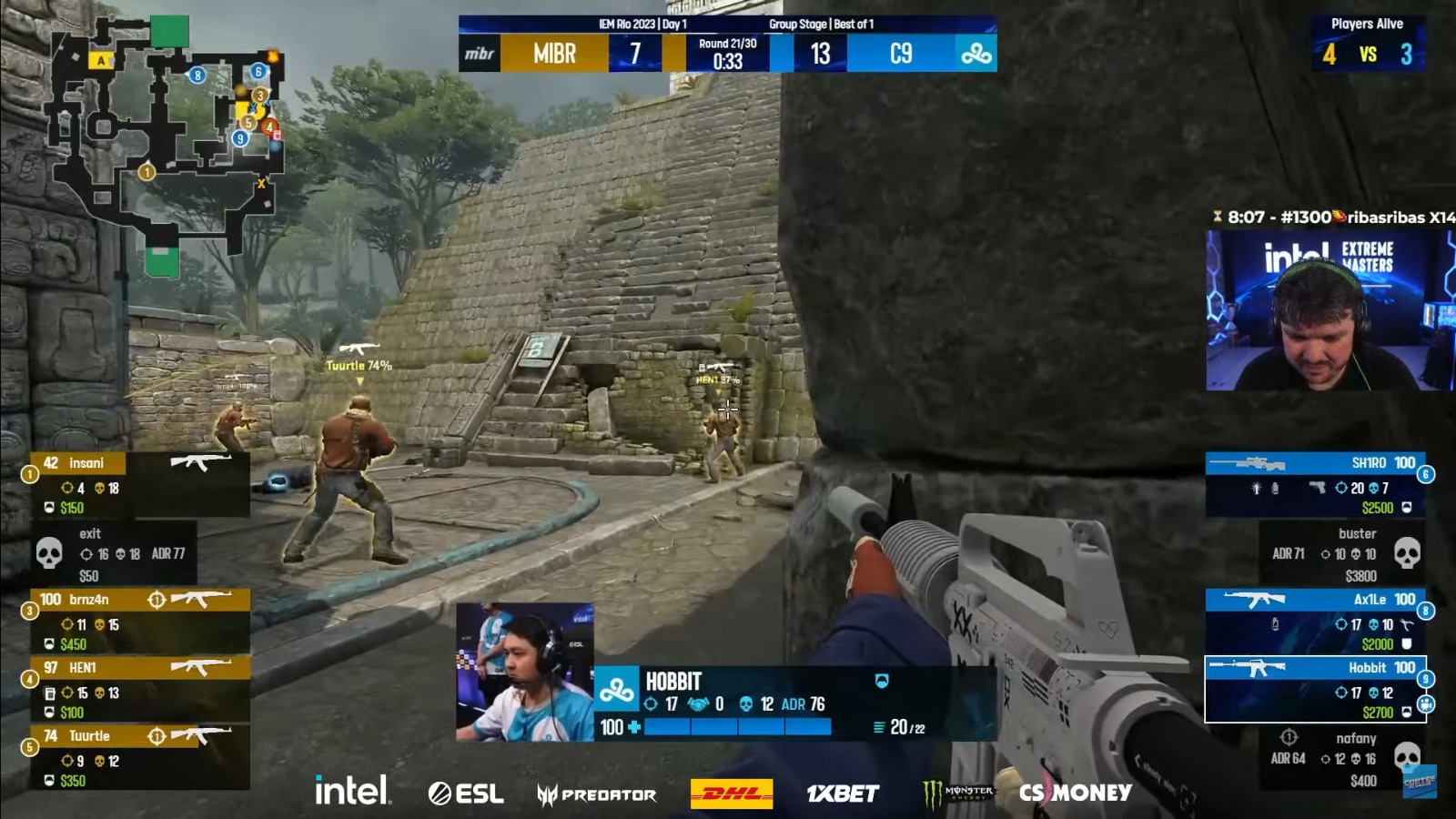Click the pistol icon in SH1RO's loadout

[x=1318, y=488]
